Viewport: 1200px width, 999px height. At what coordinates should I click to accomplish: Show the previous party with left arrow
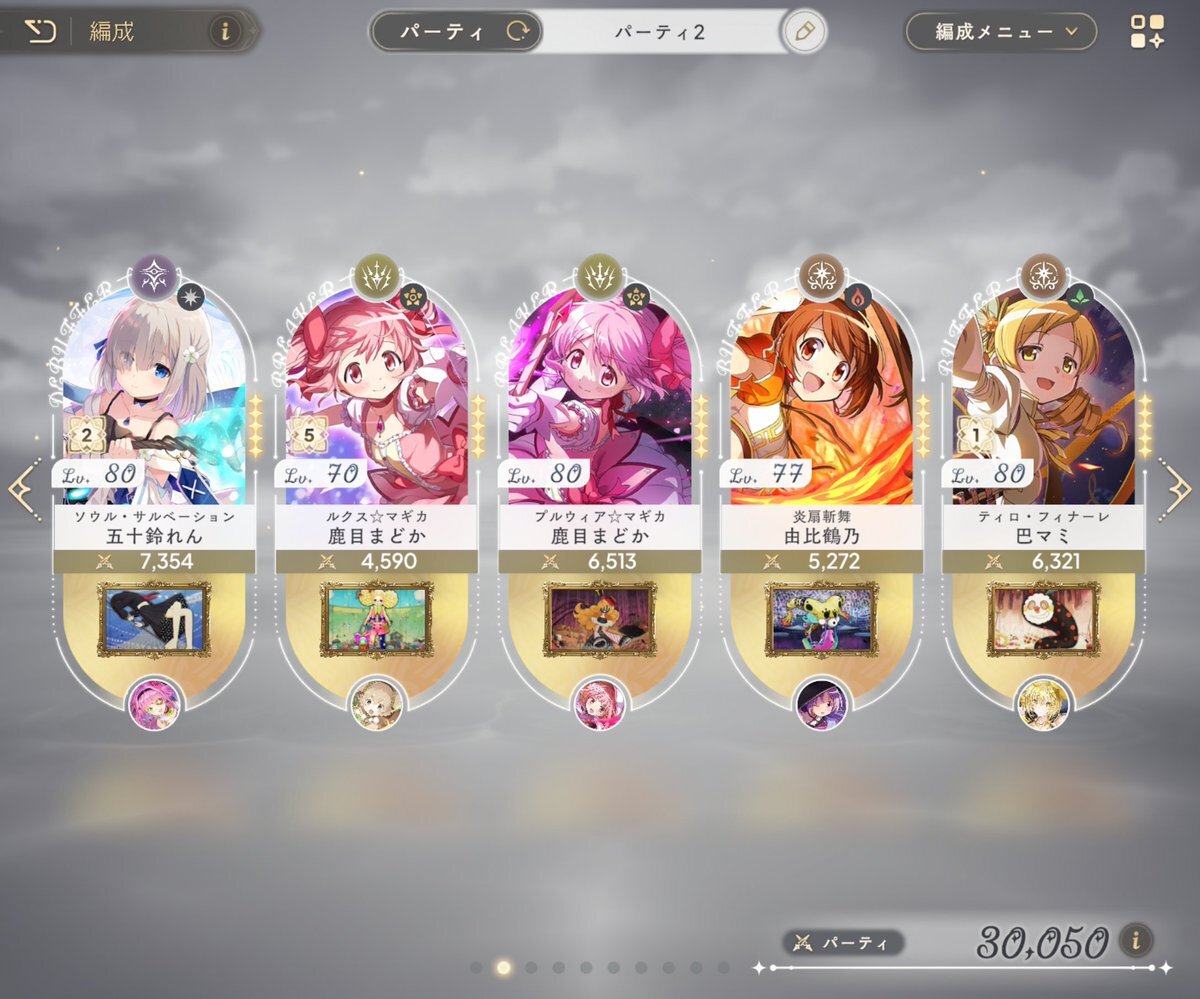[x=24, y=489]
